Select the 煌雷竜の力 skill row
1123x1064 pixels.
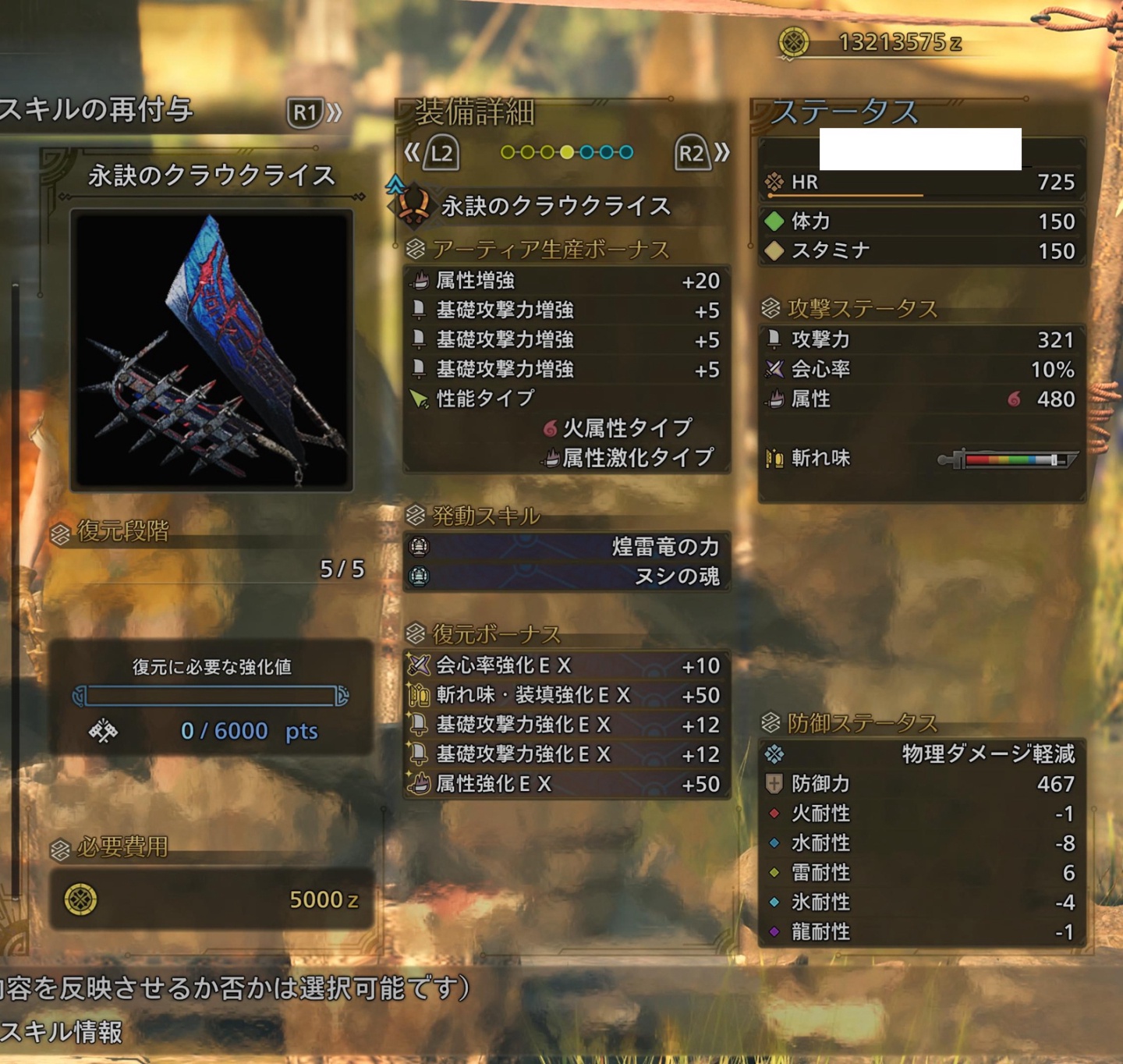coord(567,547)
